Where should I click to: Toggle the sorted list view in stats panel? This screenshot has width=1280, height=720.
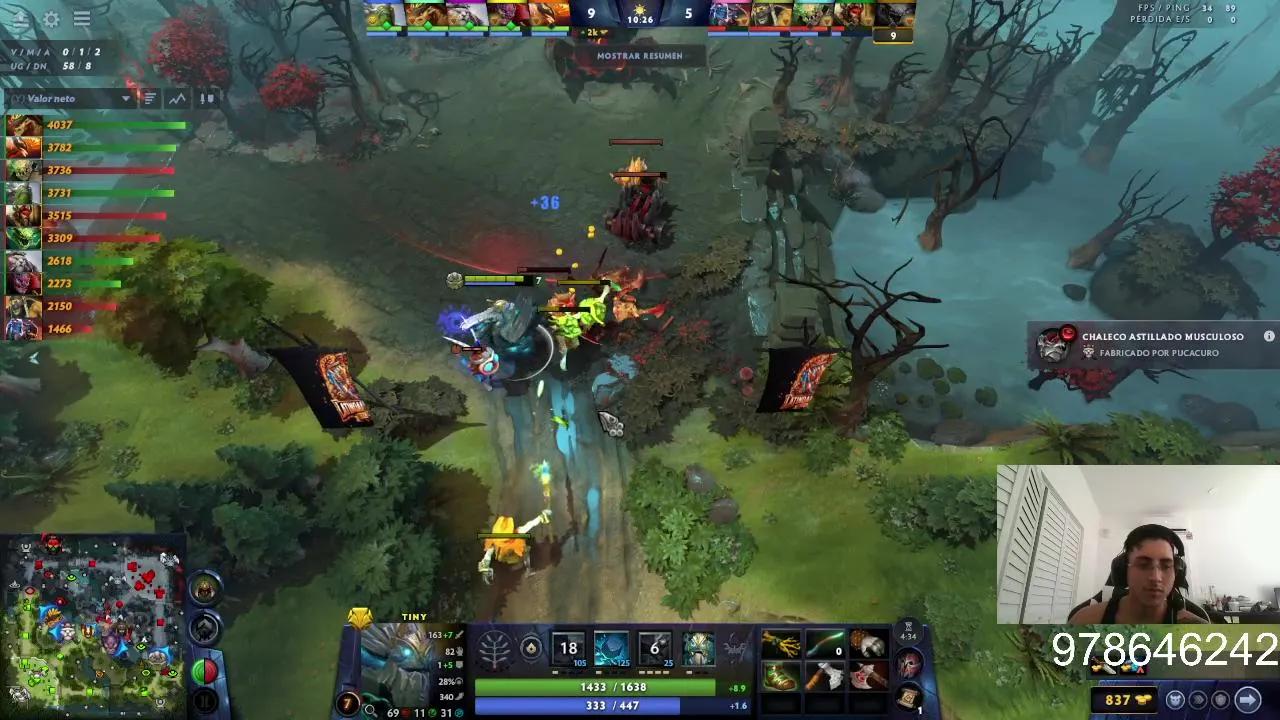(149, 99)
